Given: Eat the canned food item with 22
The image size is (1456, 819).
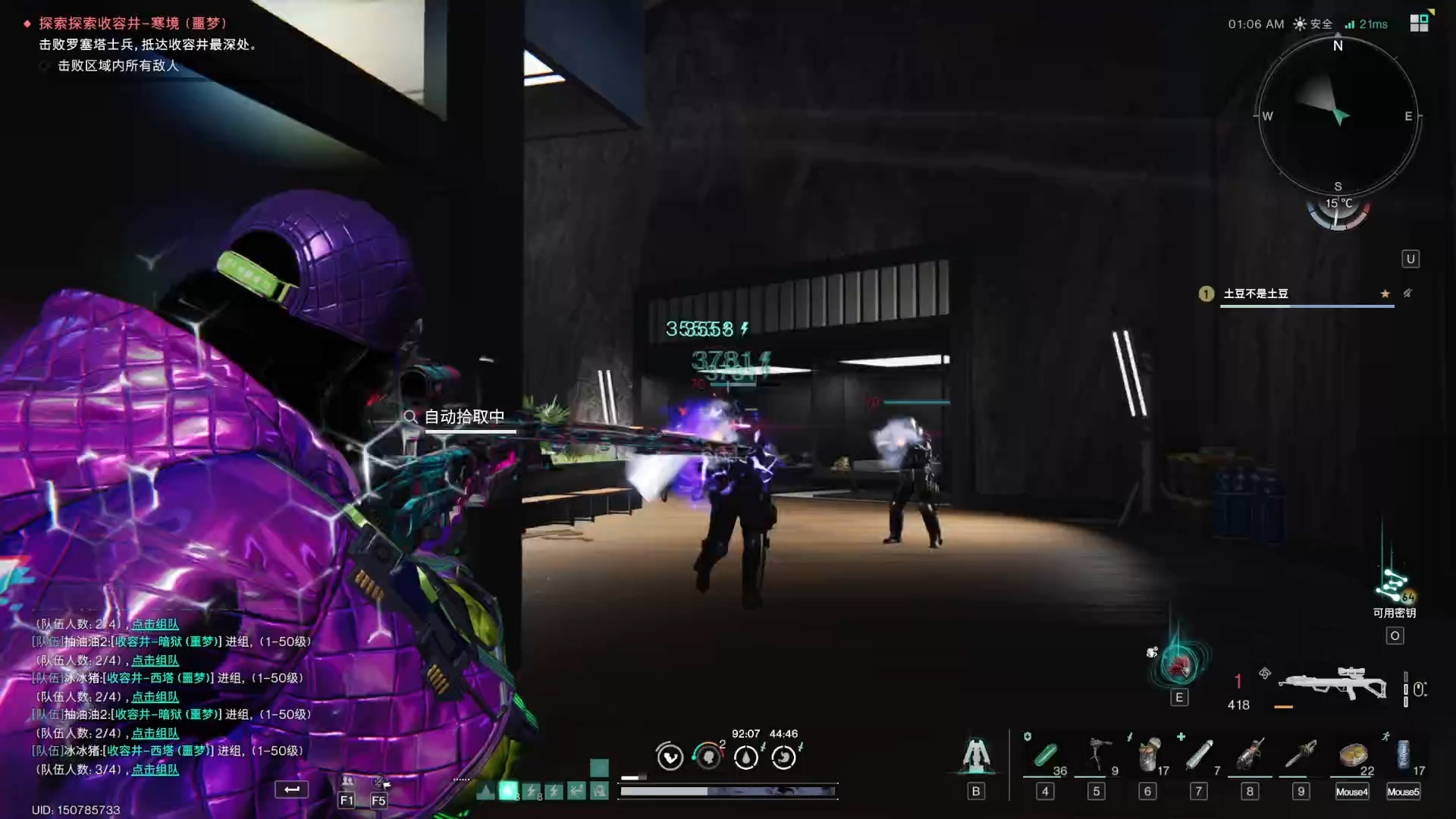Looking at the screenshot, I should click(1353, 755).
